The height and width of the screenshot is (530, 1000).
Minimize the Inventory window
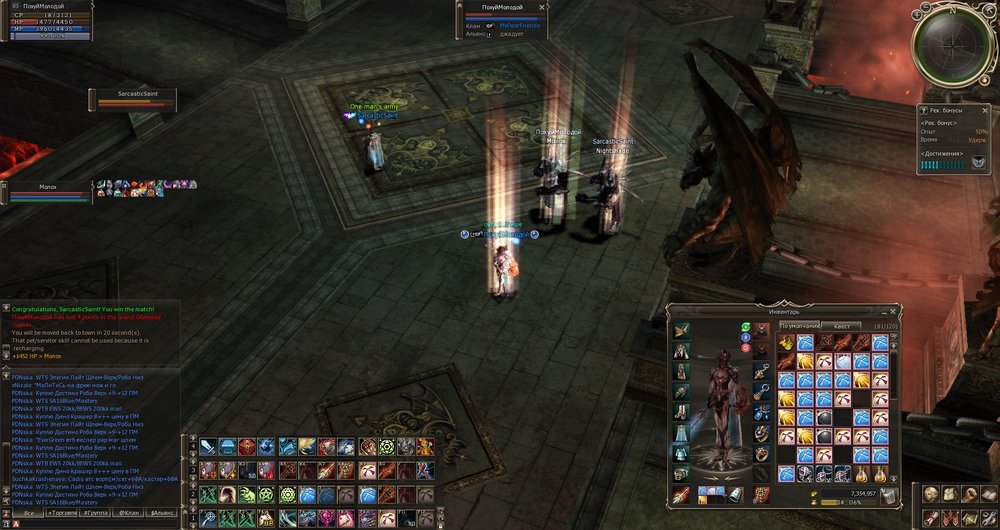coord(884,311)
